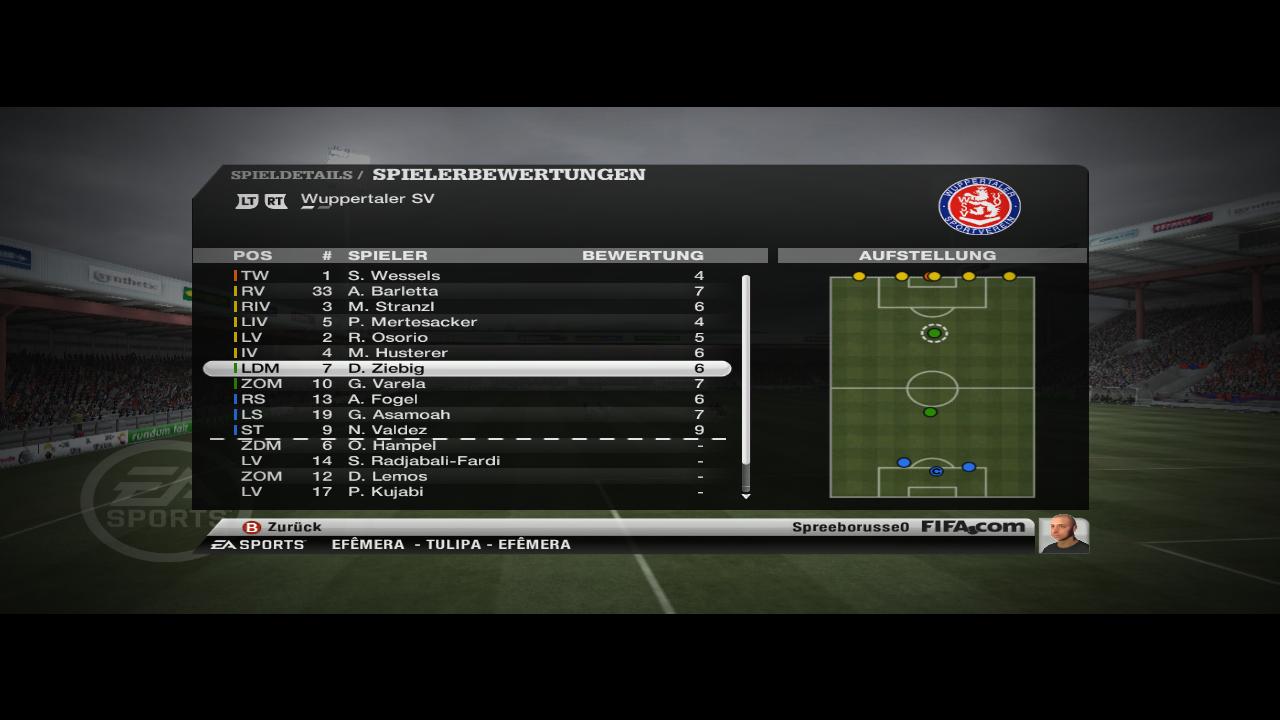Screen dimensions: 1280x720
Task: Pick G. Varela in ratings list
Action: click(x=468, y=384)
